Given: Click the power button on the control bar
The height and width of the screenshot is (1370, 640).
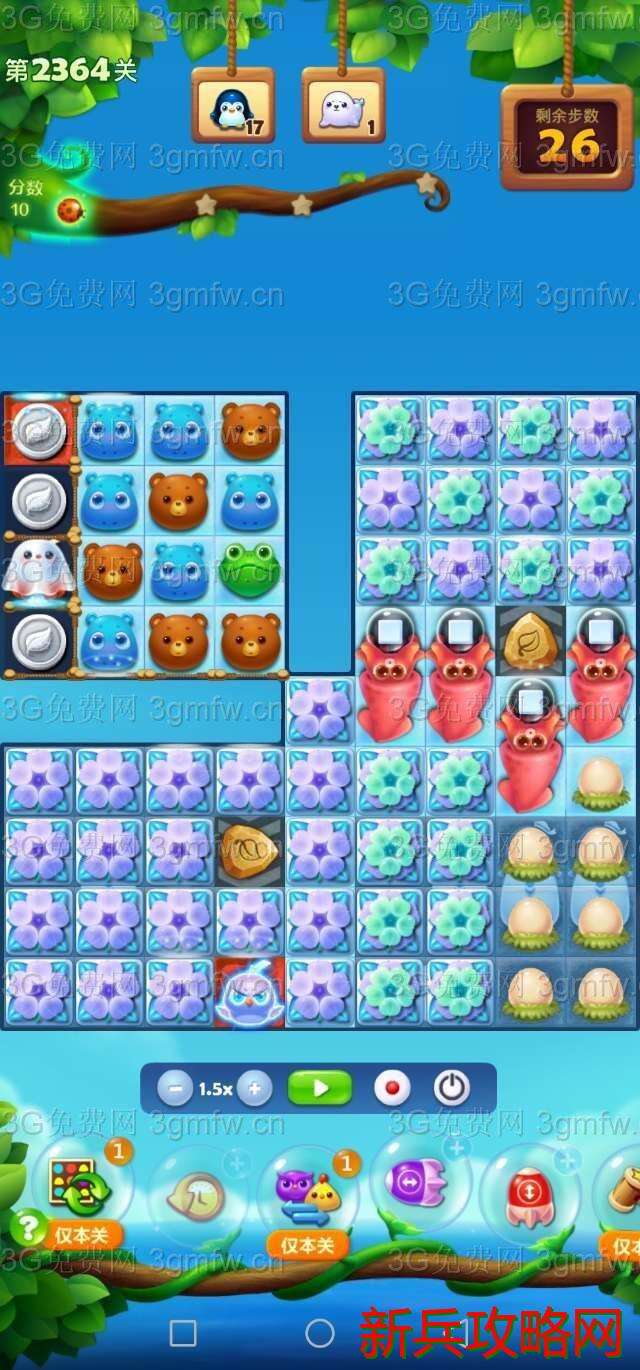Looking at the screenshot, I should (451, 1088).
